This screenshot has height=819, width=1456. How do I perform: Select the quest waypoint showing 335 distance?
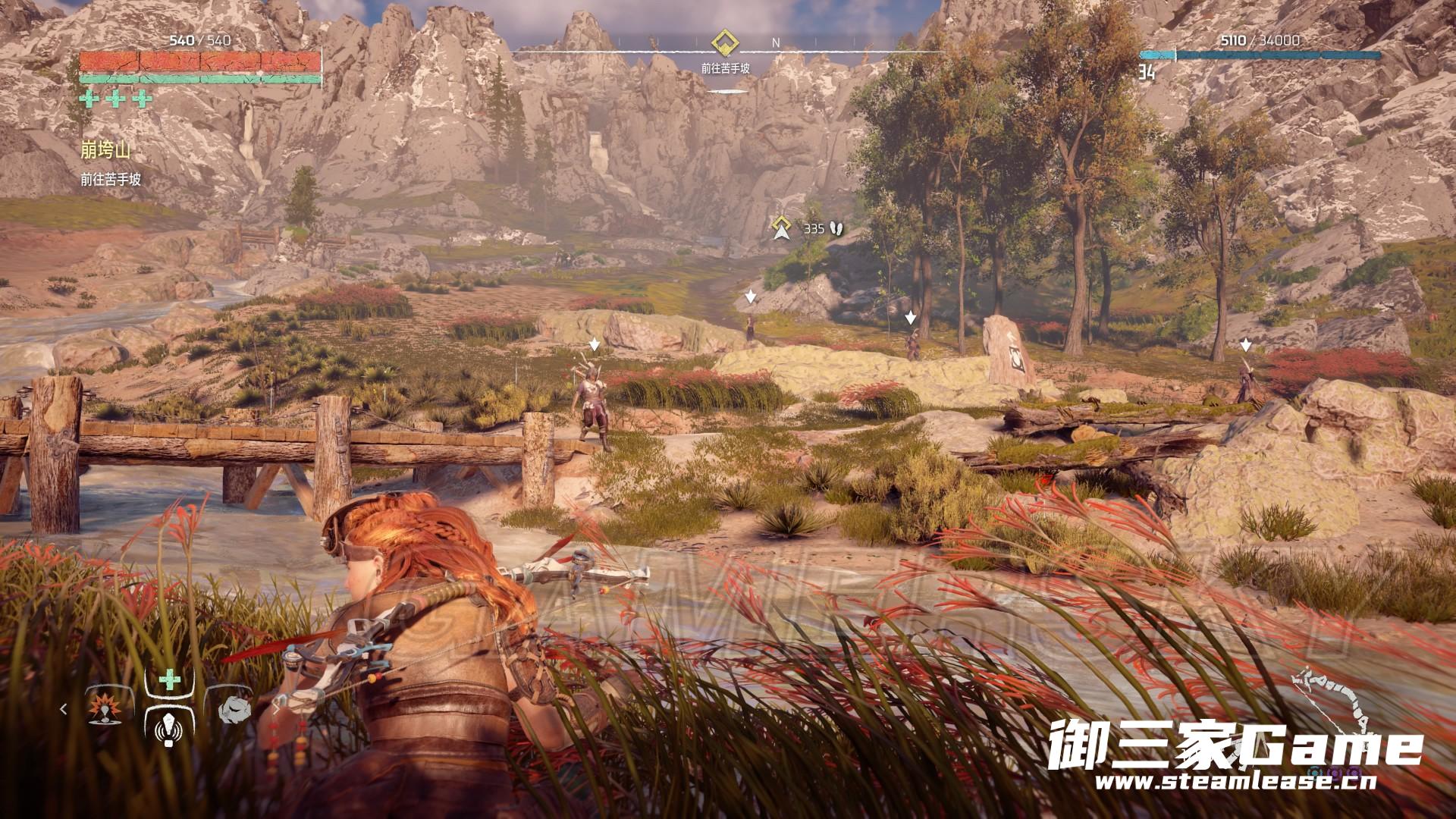click(x=780, y=227)
